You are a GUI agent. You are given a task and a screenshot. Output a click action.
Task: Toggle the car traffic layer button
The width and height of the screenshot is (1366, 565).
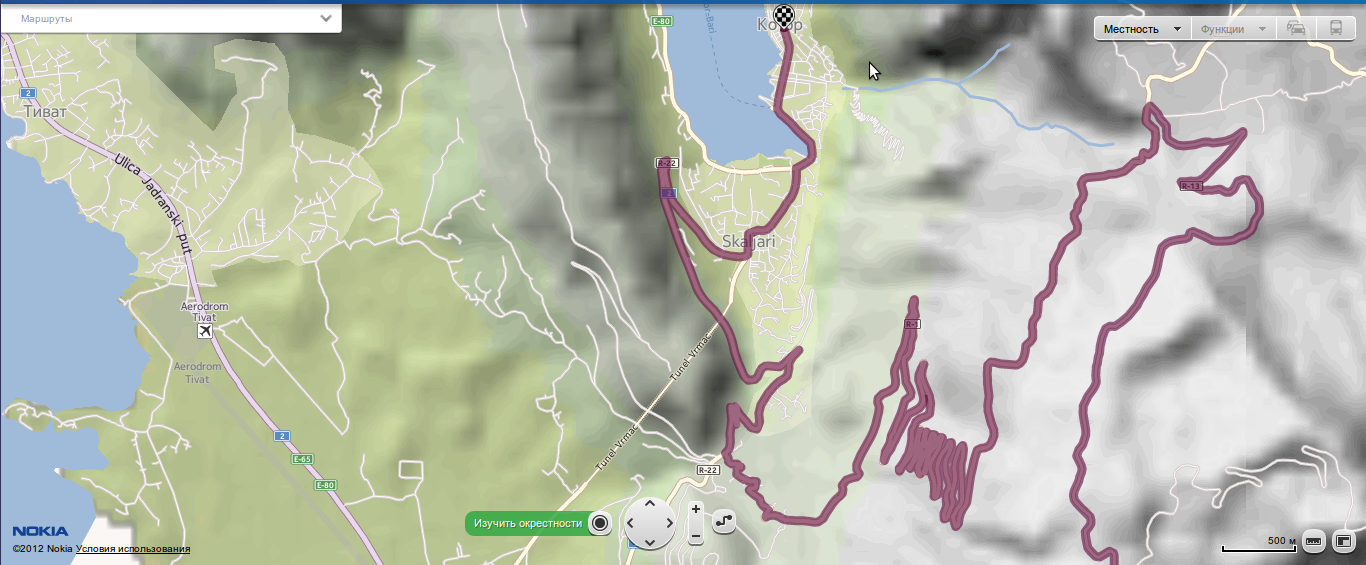click(x=1296, y=29)
